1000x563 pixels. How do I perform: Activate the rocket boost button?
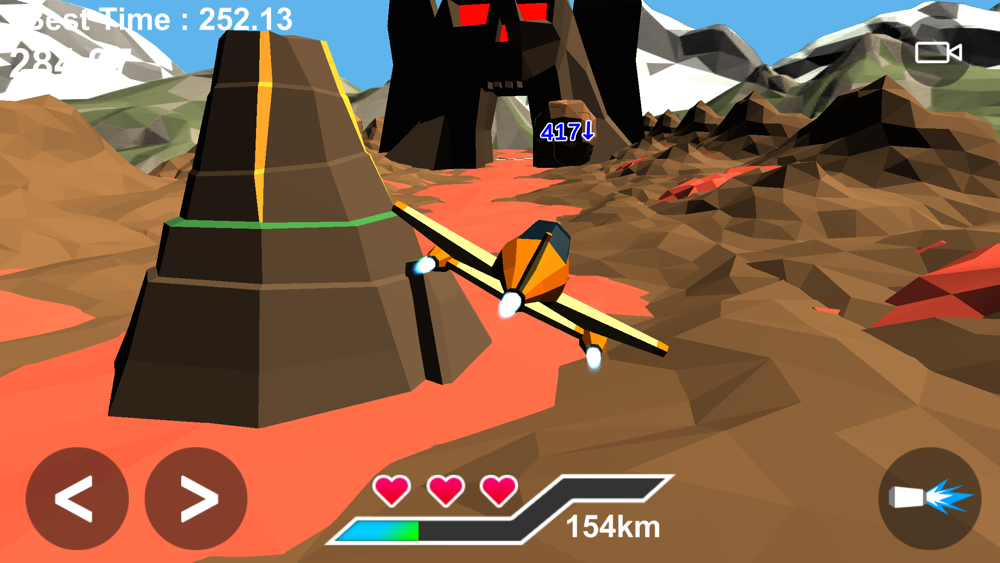click(929, 498)
